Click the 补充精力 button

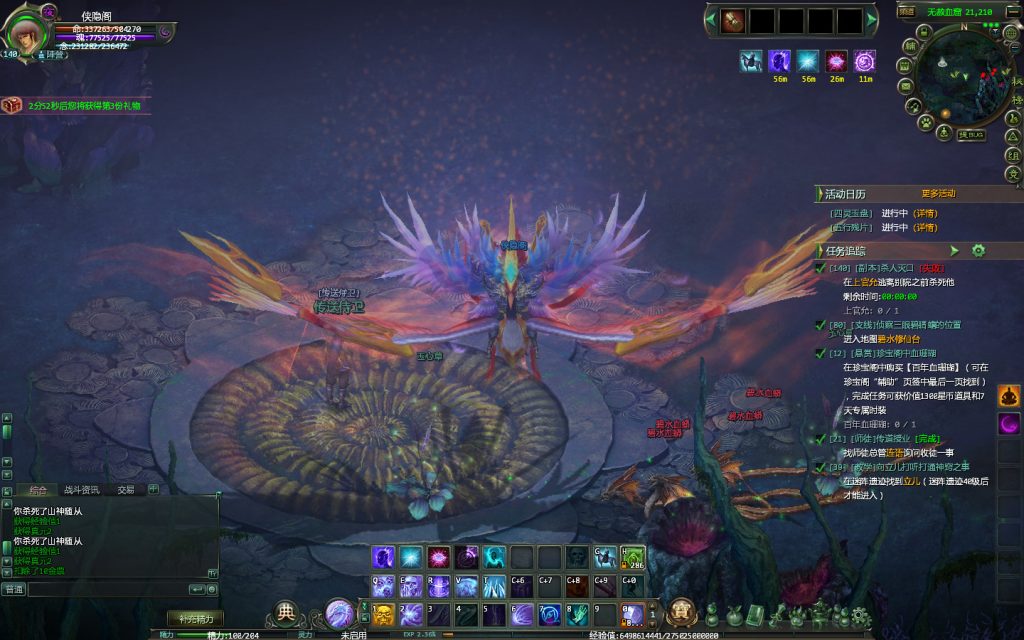click(x=195, y=618)
